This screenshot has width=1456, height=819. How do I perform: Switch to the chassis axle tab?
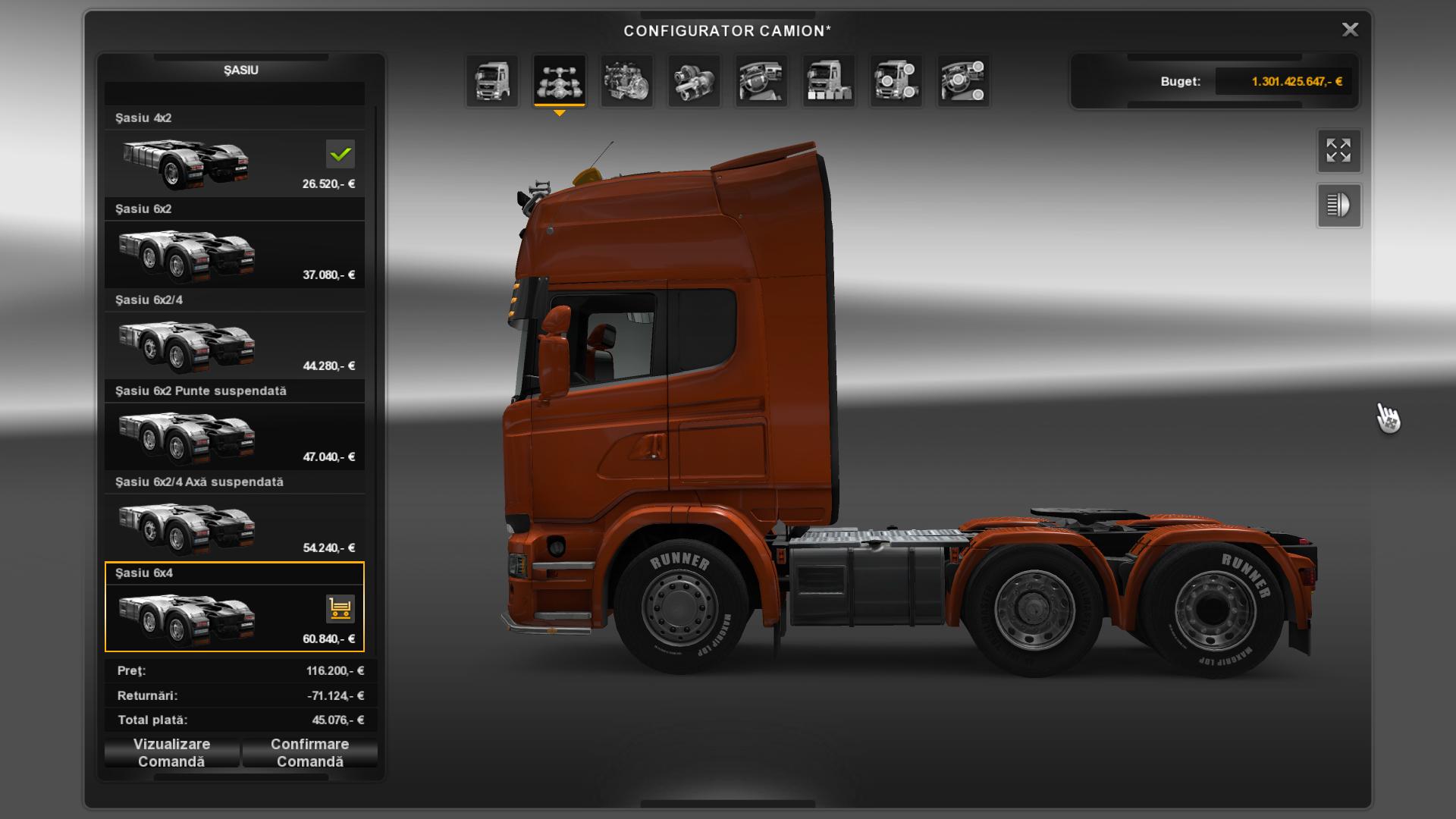click(x=560, y=81)
